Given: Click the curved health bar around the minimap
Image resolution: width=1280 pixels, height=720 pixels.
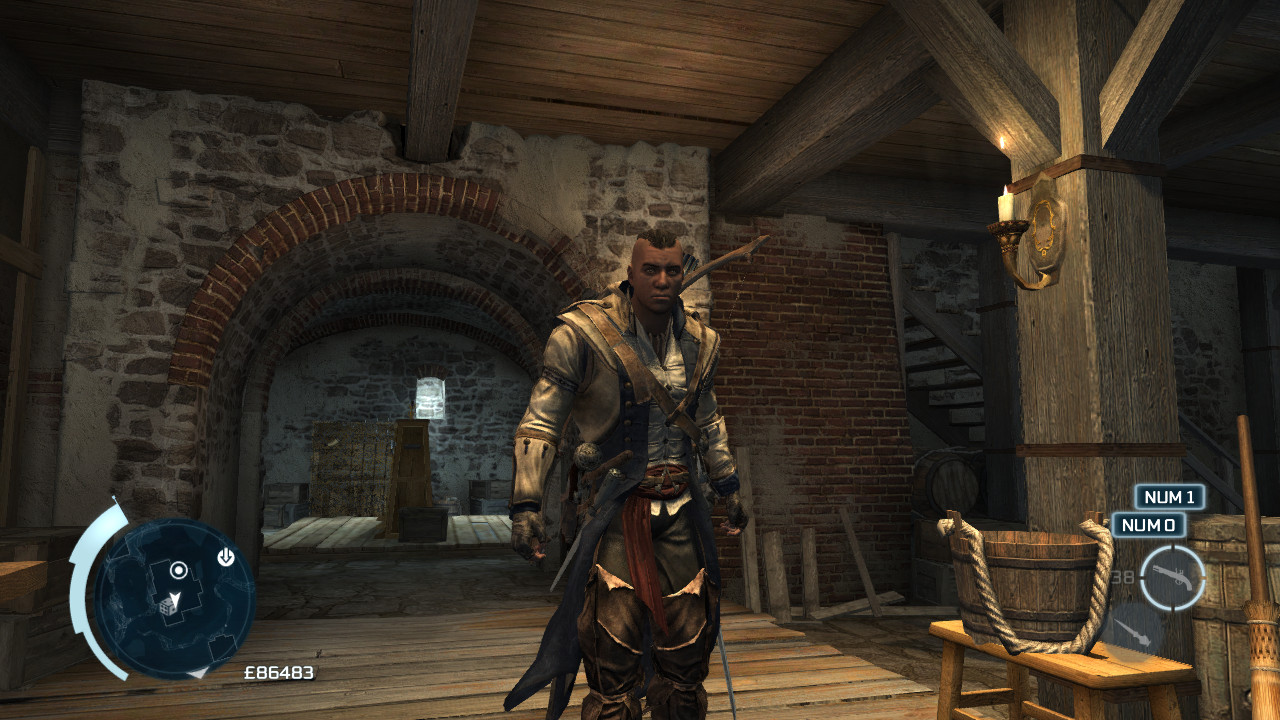Looking at the screenshot, I should (x=77, y=592).
